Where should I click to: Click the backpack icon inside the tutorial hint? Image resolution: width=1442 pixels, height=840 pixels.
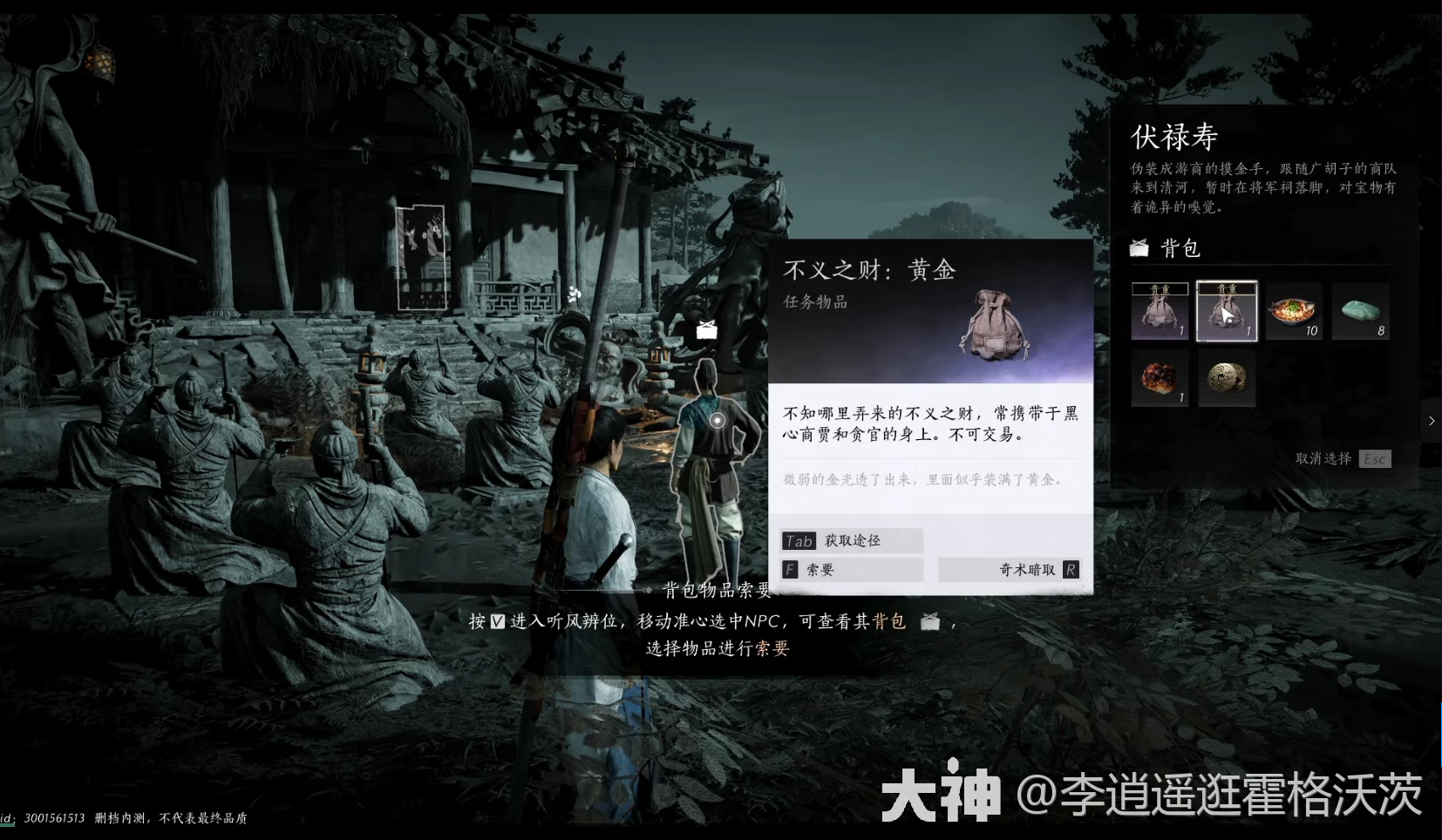tap(930, 621)
